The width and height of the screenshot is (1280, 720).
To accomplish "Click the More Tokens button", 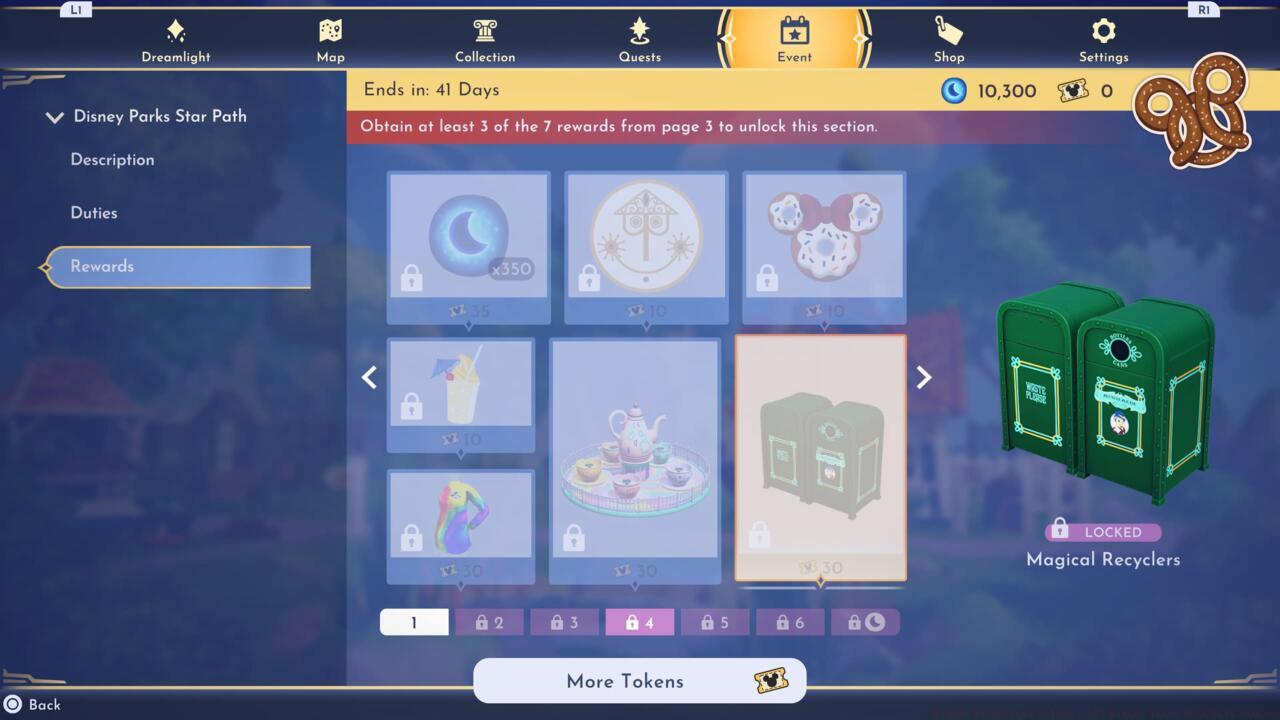I will (639, 681).
